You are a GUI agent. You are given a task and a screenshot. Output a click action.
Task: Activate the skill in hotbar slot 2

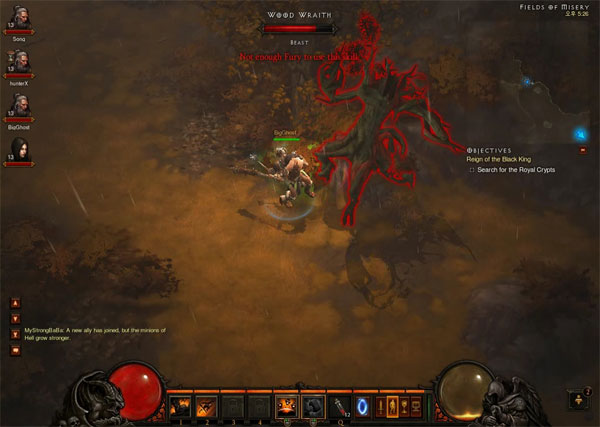(x=208, y=406)
